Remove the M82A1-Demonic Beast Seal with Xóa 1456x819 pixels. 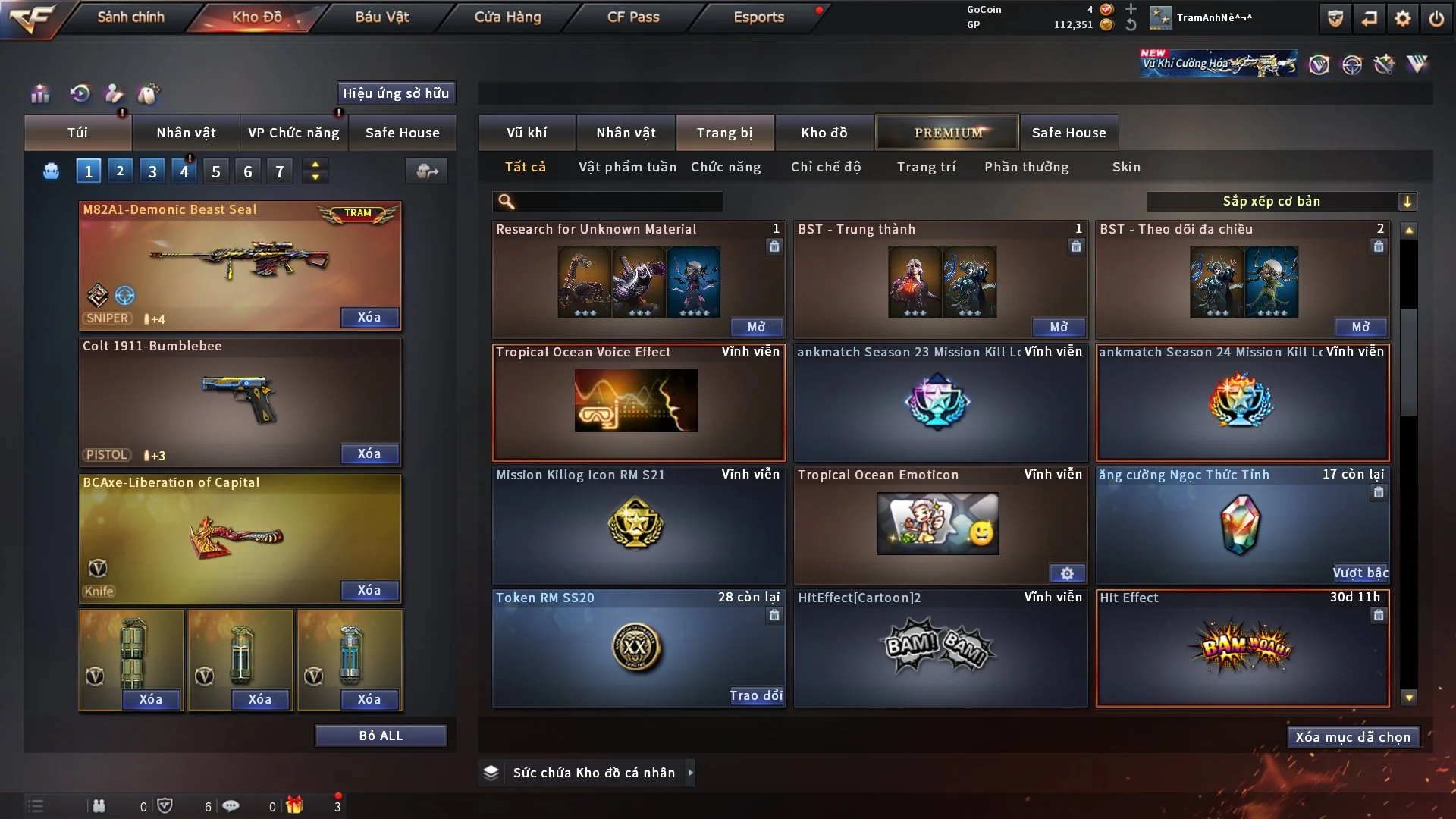[x=369, y=317]
